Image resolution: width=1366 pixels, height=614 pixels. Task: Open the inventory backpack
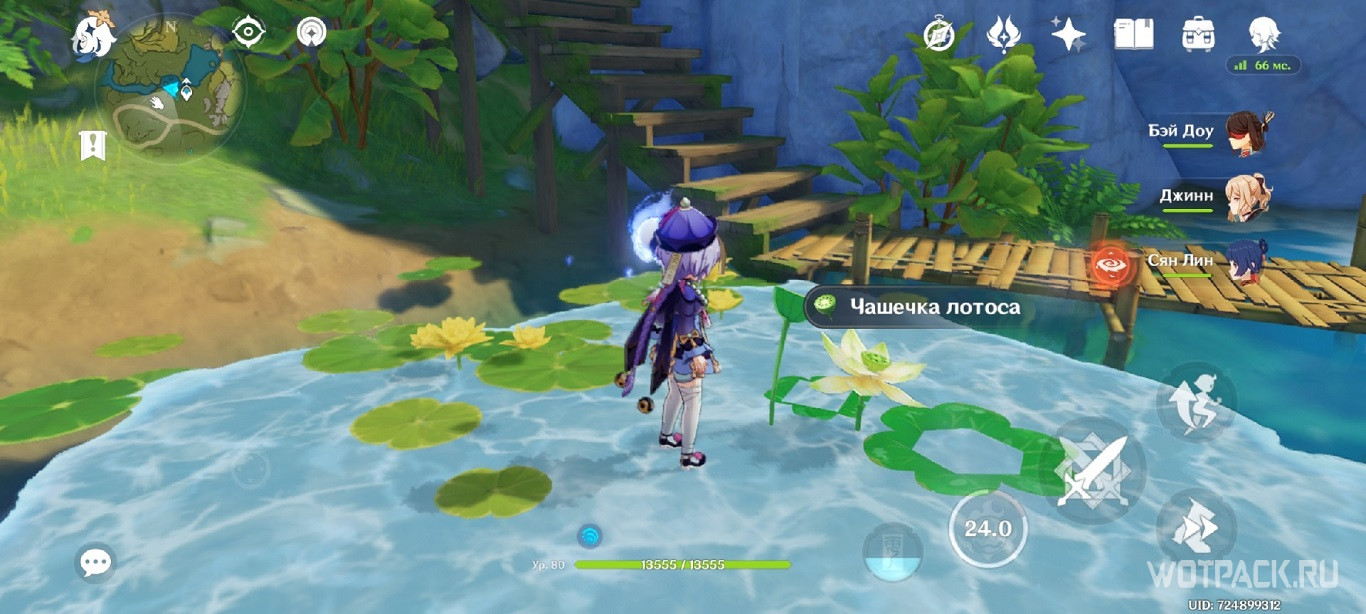click(x=1197, y=34)
